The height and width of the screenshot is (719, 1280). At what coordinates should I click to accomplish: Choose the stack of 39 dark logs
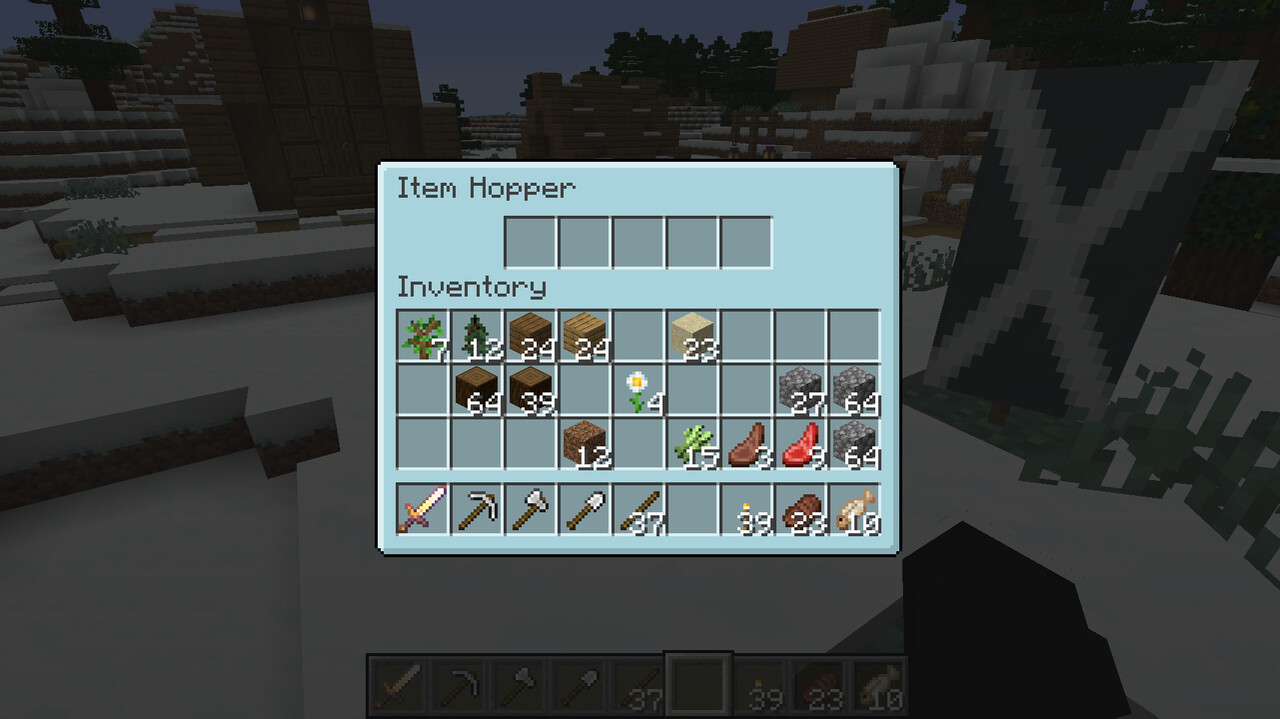coord(530,390)
